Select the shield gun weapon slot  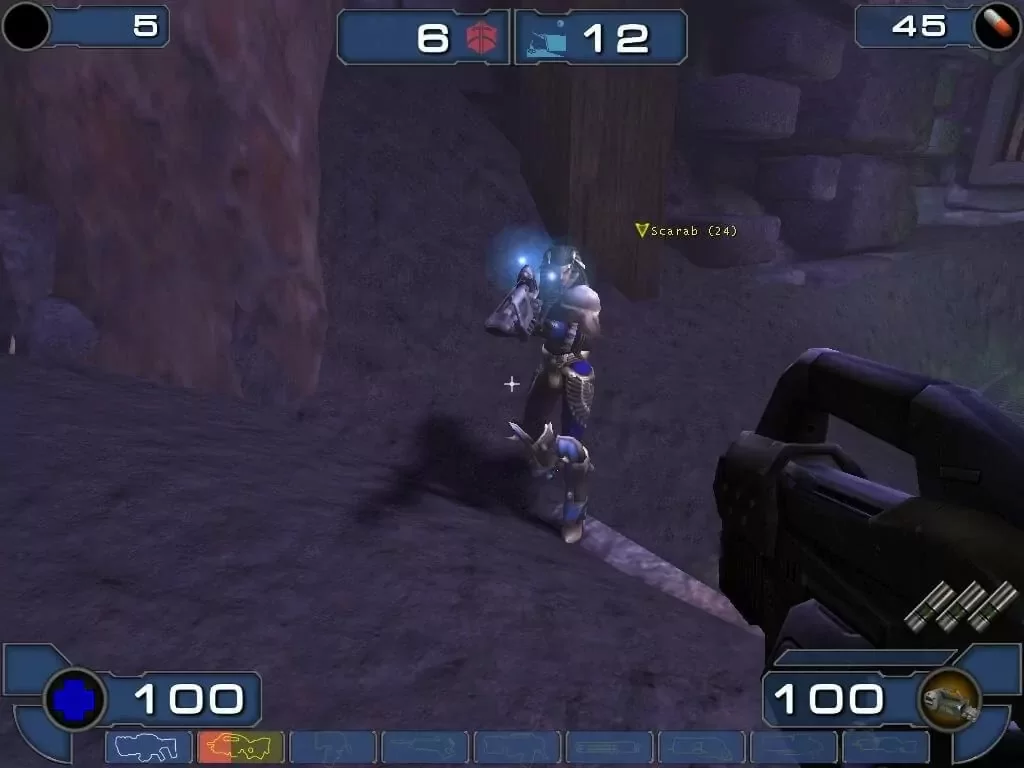tap(148, 747)
